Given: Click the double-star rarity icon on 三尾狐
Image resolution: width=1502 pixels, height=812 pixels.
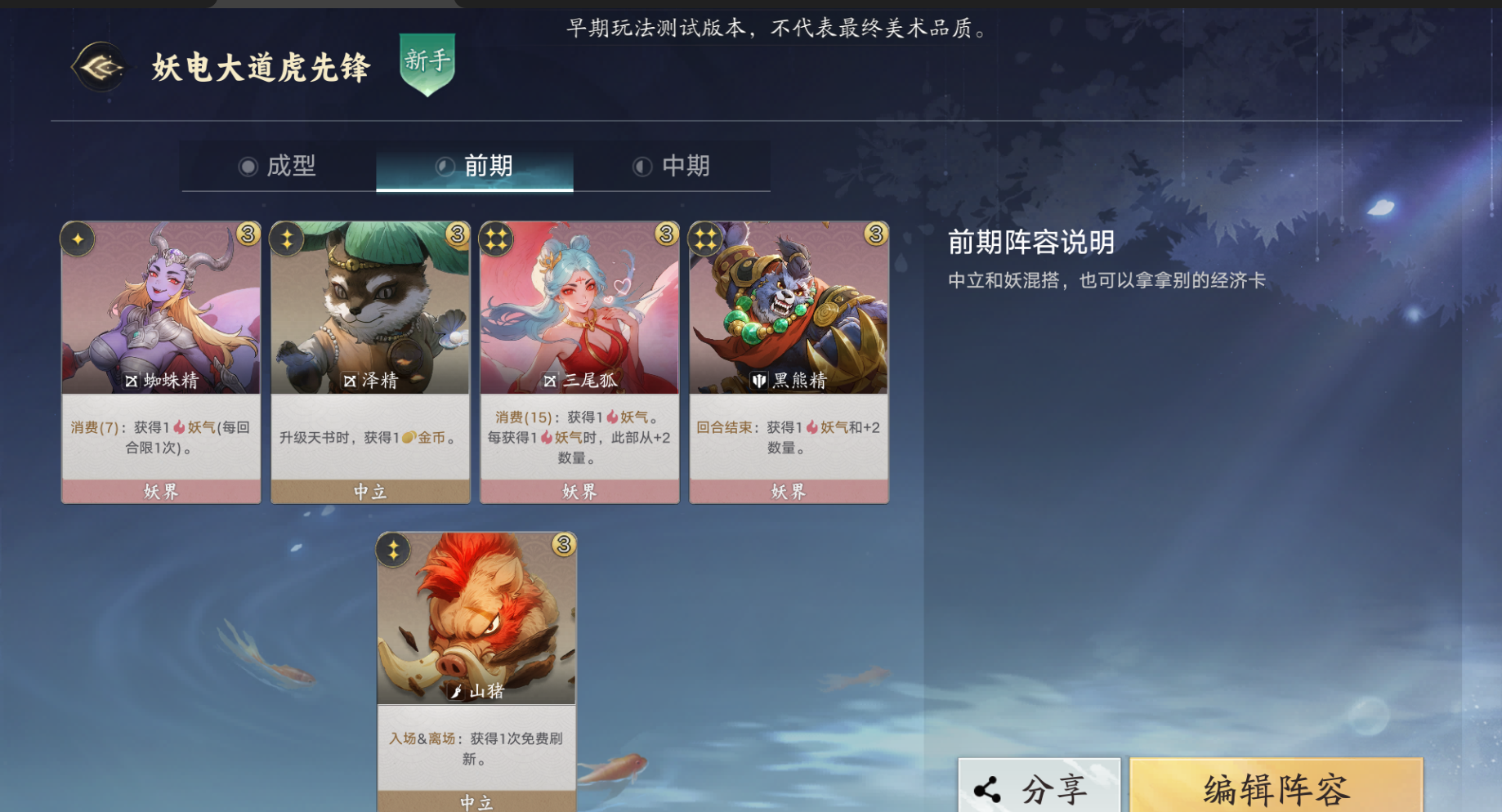Looking at the screenshot, I should tap(494, 240).
